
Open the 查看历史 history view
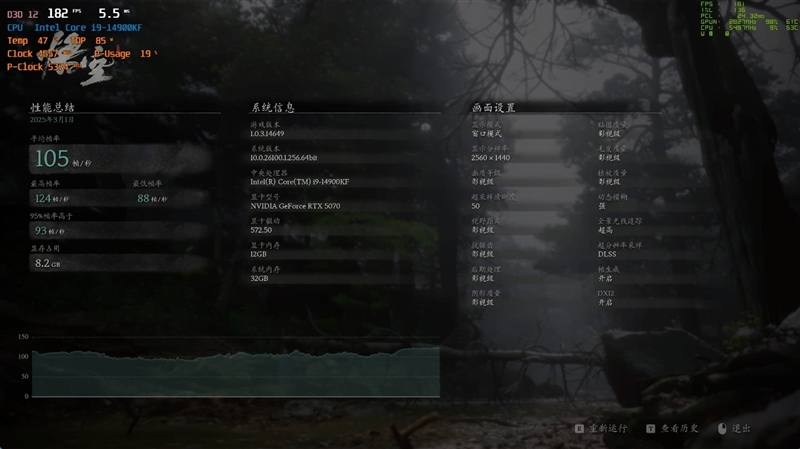click(673, 428)
